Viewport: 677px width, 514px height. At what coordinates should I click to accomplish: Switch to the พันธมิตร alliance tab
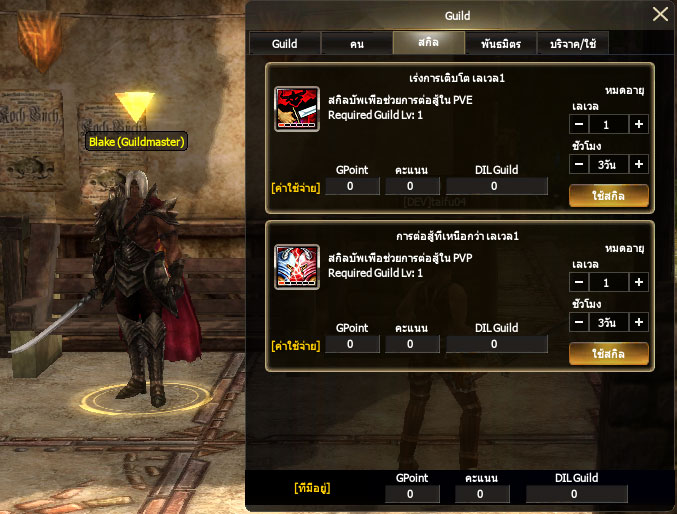click(x=500, y=44)
